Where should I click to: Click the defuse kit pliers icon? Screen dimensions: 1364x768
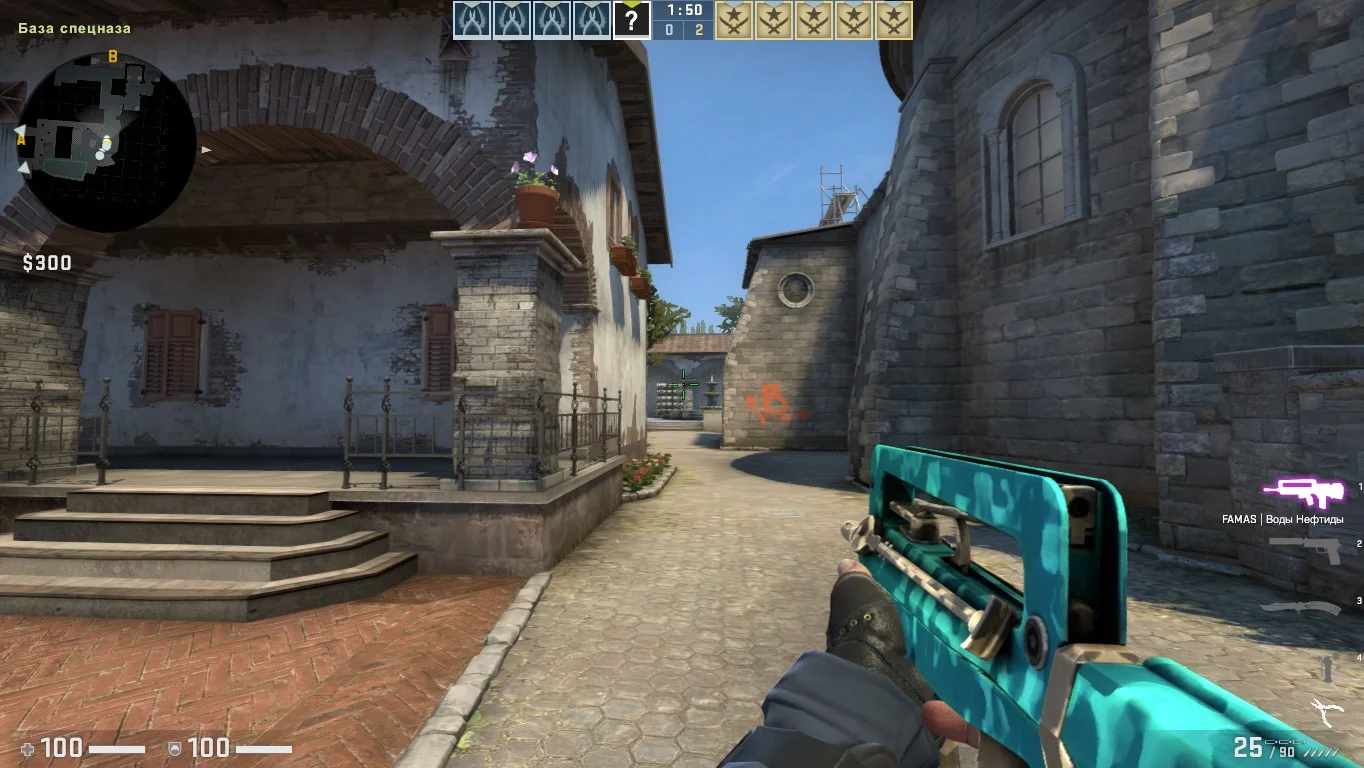click(x=1326, y=714)
